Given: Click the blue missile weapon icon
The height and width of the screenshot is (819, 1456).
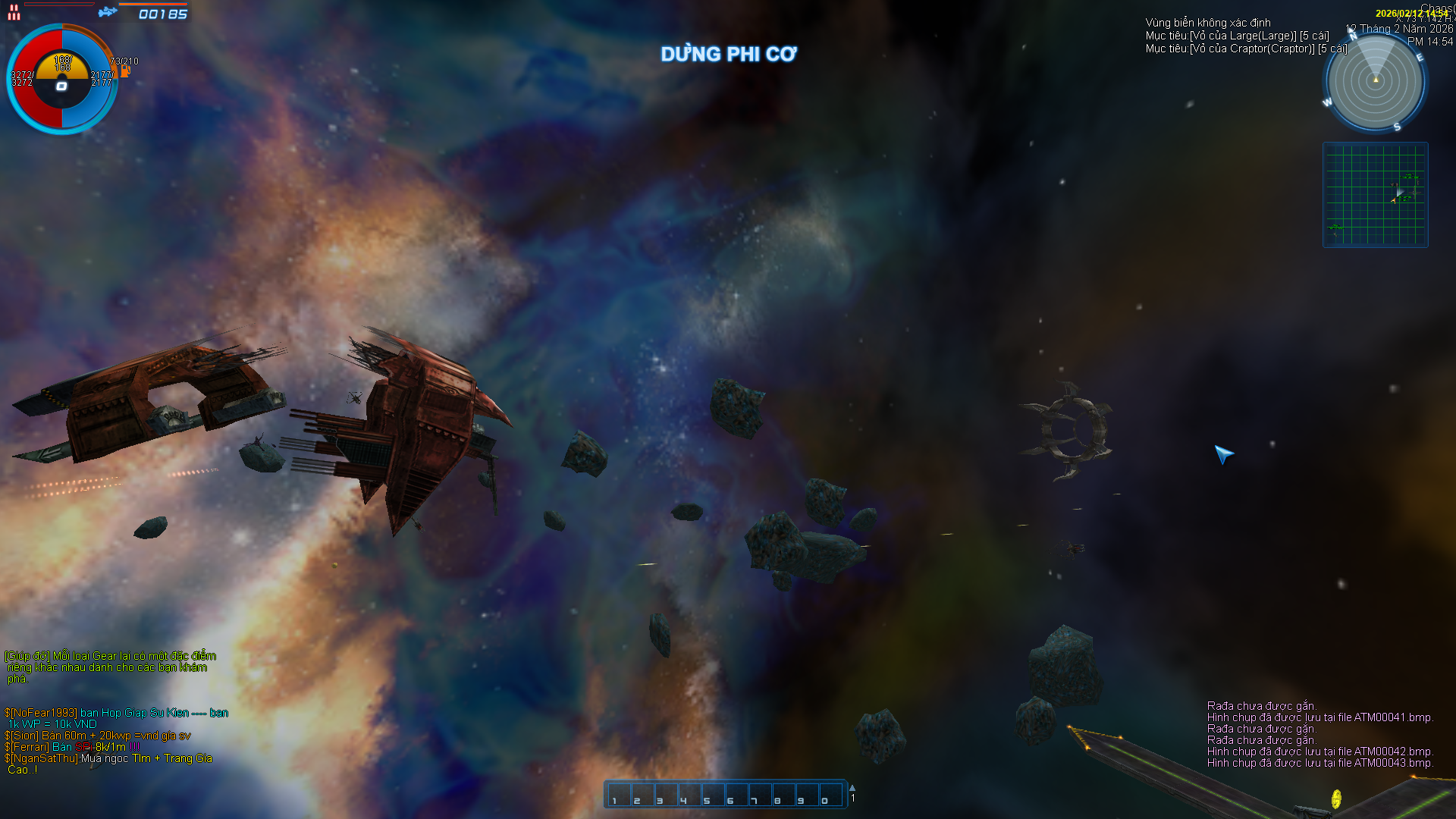Looking at the screenshot, I should pyautogui.click(x=108, y=11).
